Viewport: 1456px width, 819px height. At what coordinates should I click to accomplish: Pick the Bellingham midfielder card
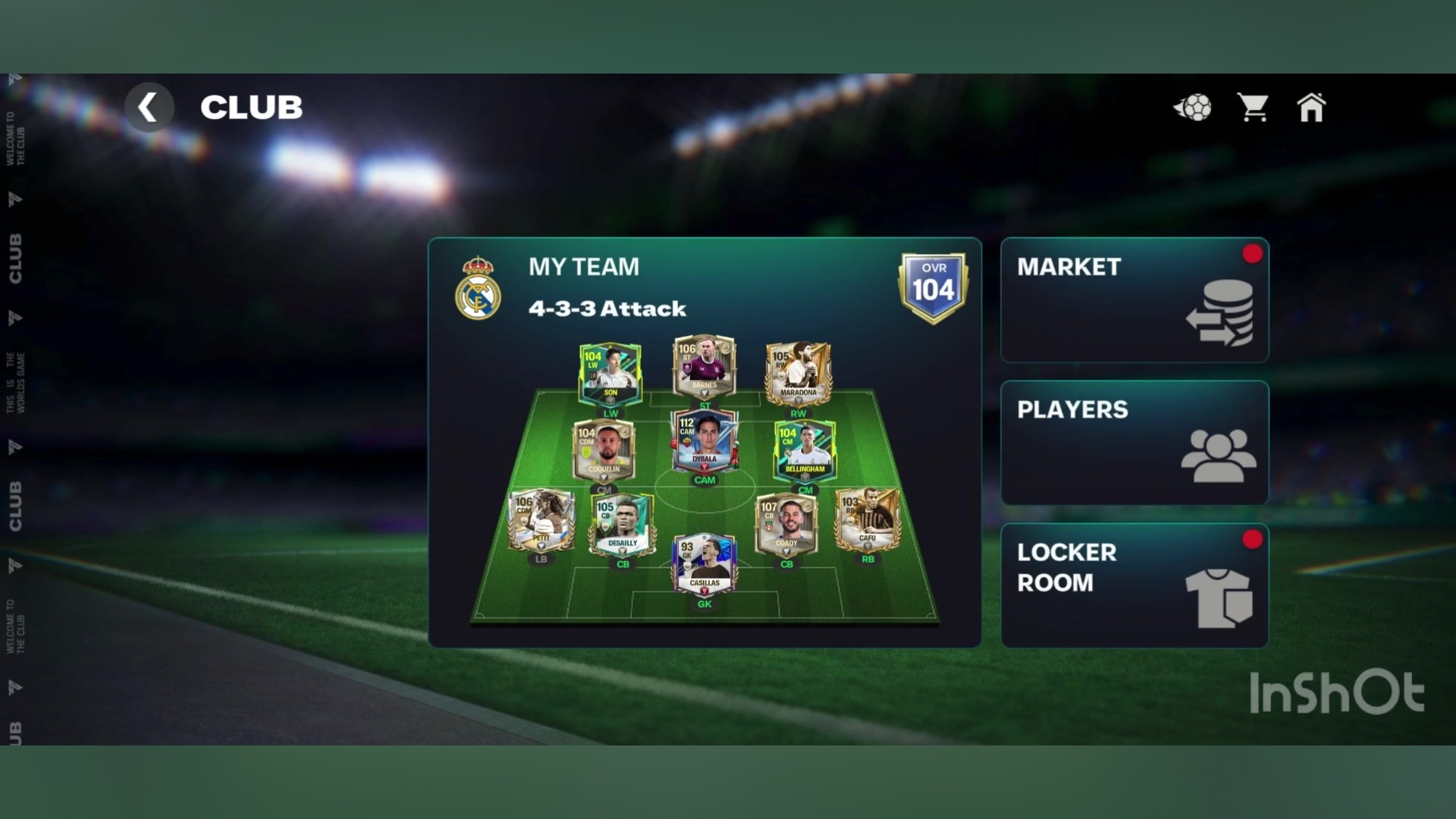point(805,450)
